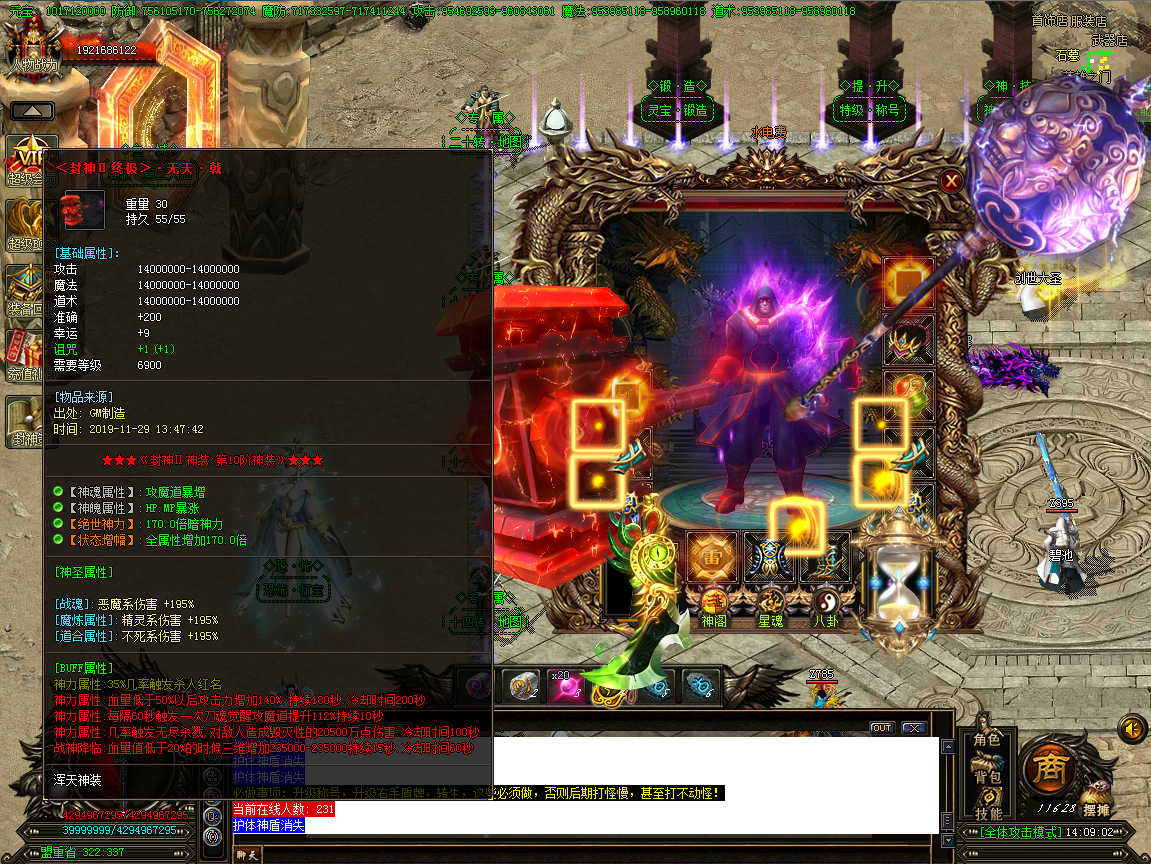Viewport: 1151px width, 864px height.
Task: Toggle the sound speaker button
Action: (1132, 728)
